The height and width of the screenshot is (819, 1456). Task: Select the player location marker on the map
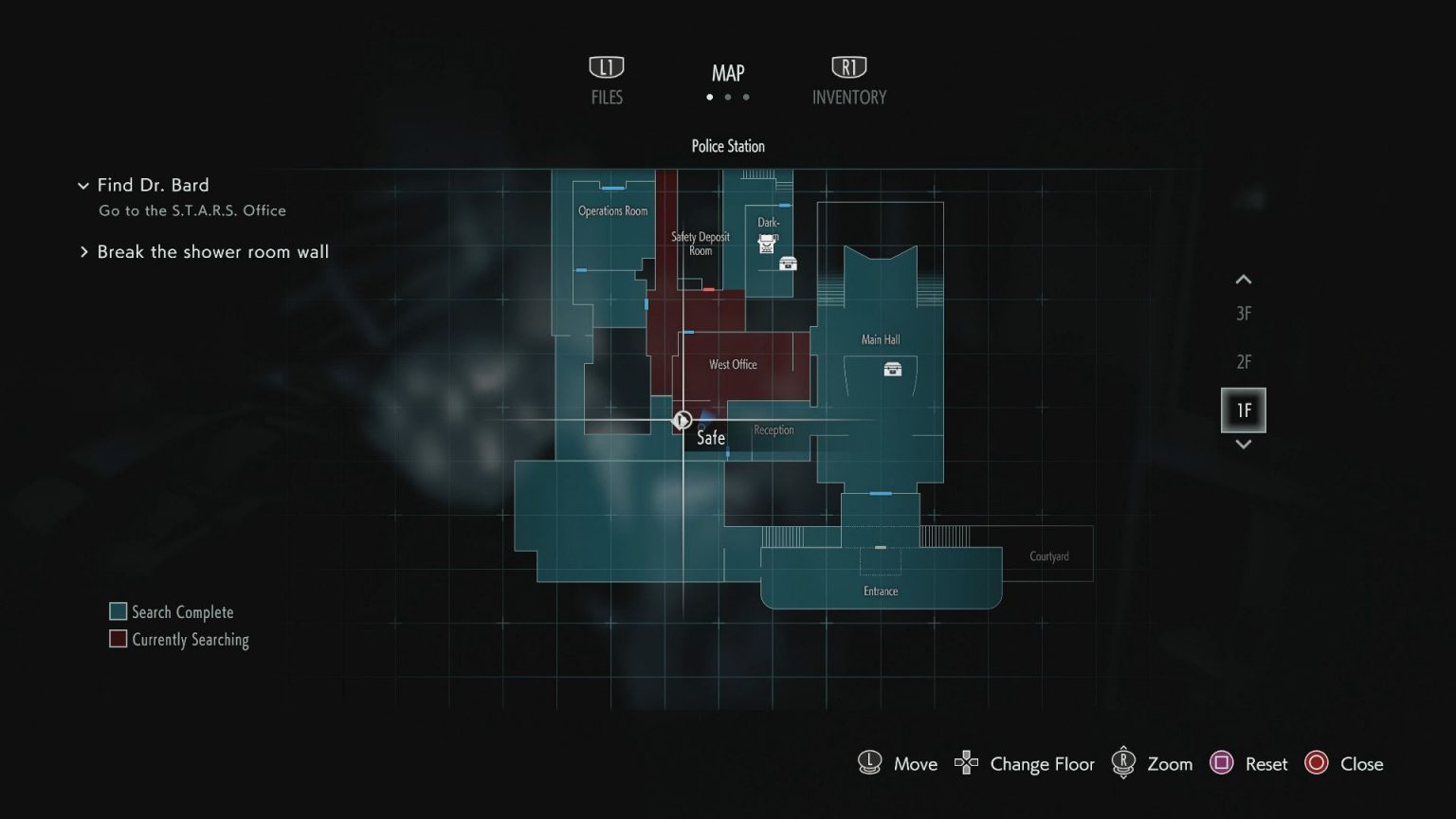[682, 419]
